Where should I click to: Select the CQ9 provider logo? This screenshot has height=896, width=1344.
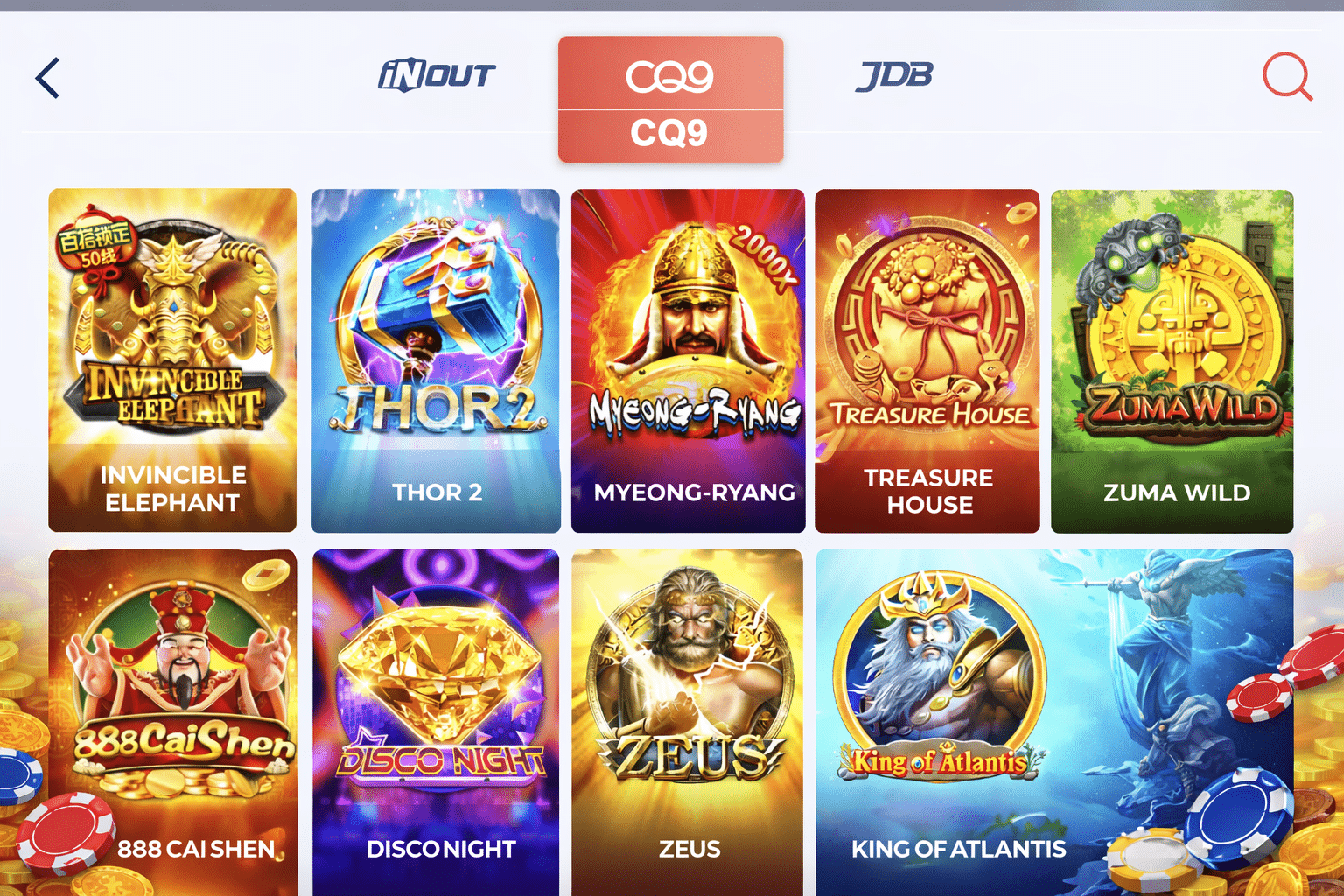(670, 75)
